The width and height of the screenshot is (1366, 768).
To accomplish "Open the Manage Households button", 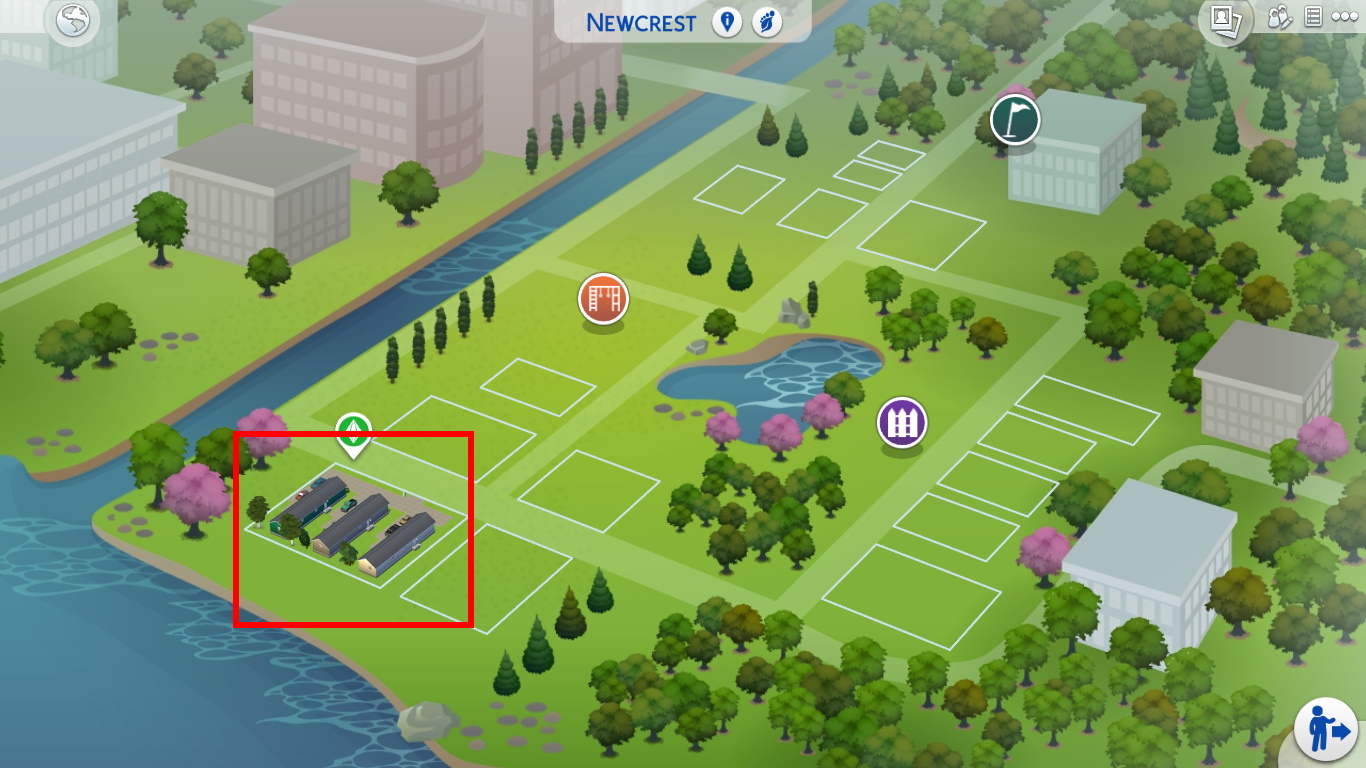I will [1281, 18].
